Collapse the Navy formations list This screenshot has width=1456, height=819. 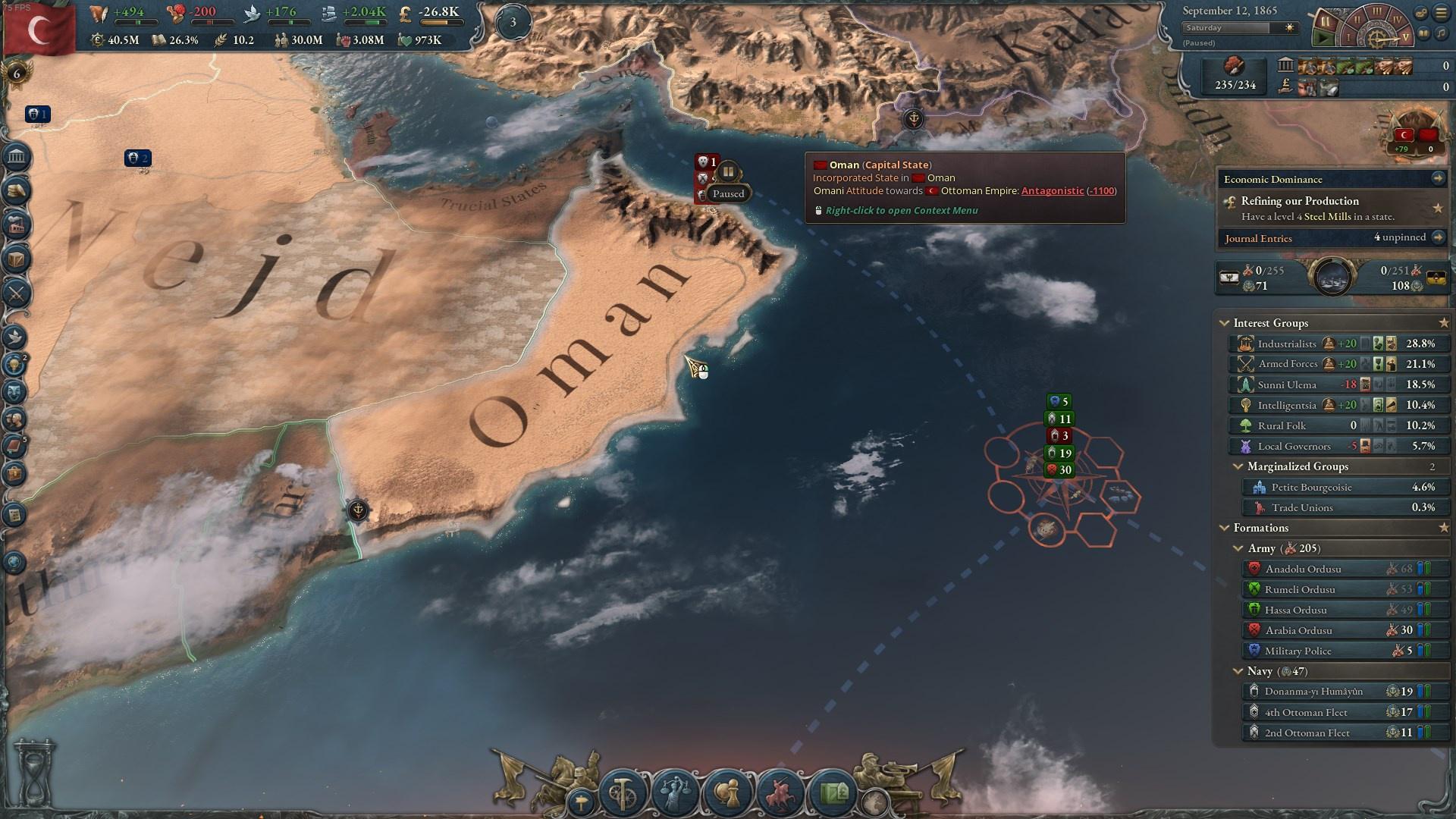1239,671
